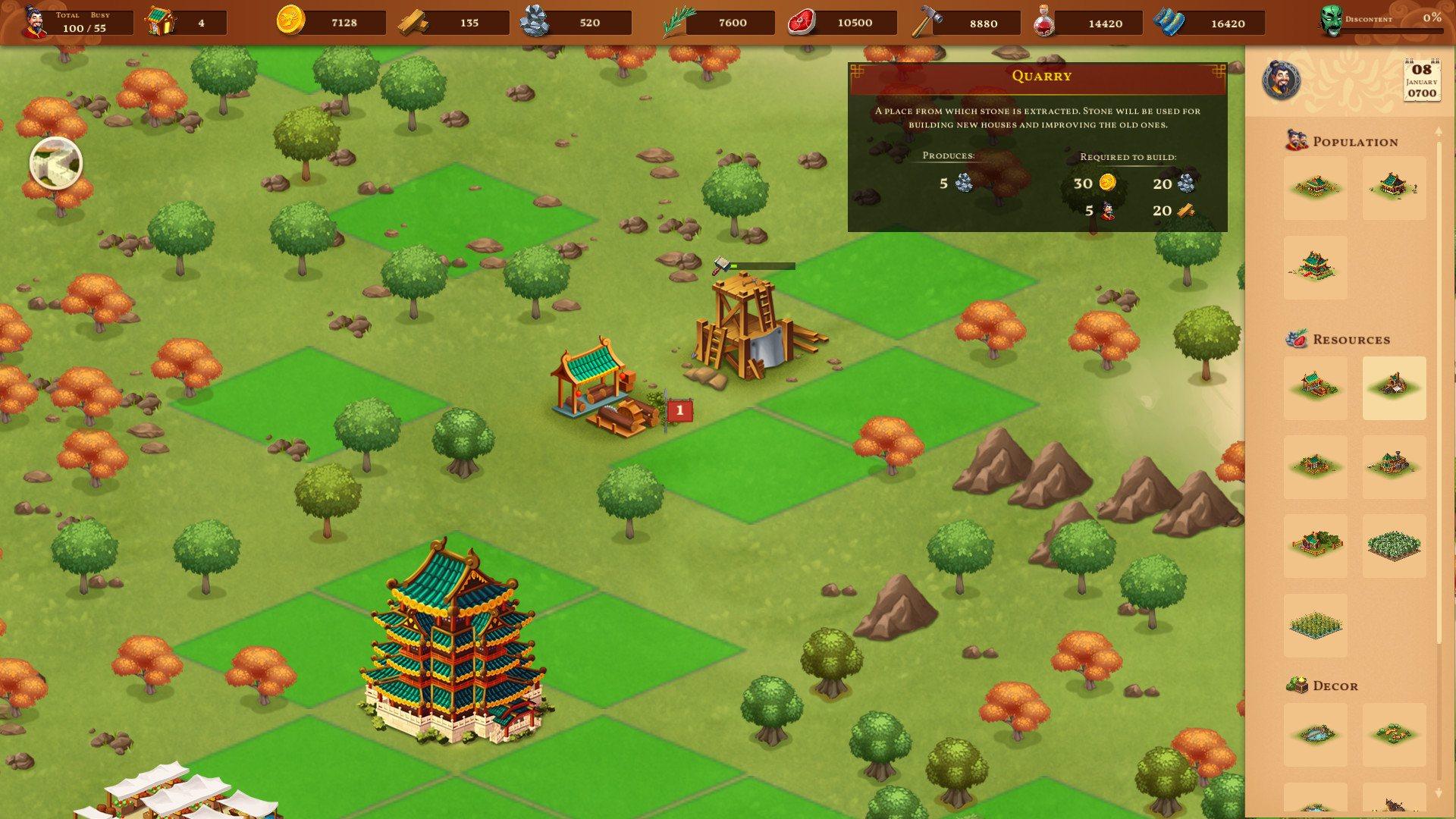Click the first Population house thumbnail
Viewport: 1456px width, 819px height.
click(x=1315, y=188)
